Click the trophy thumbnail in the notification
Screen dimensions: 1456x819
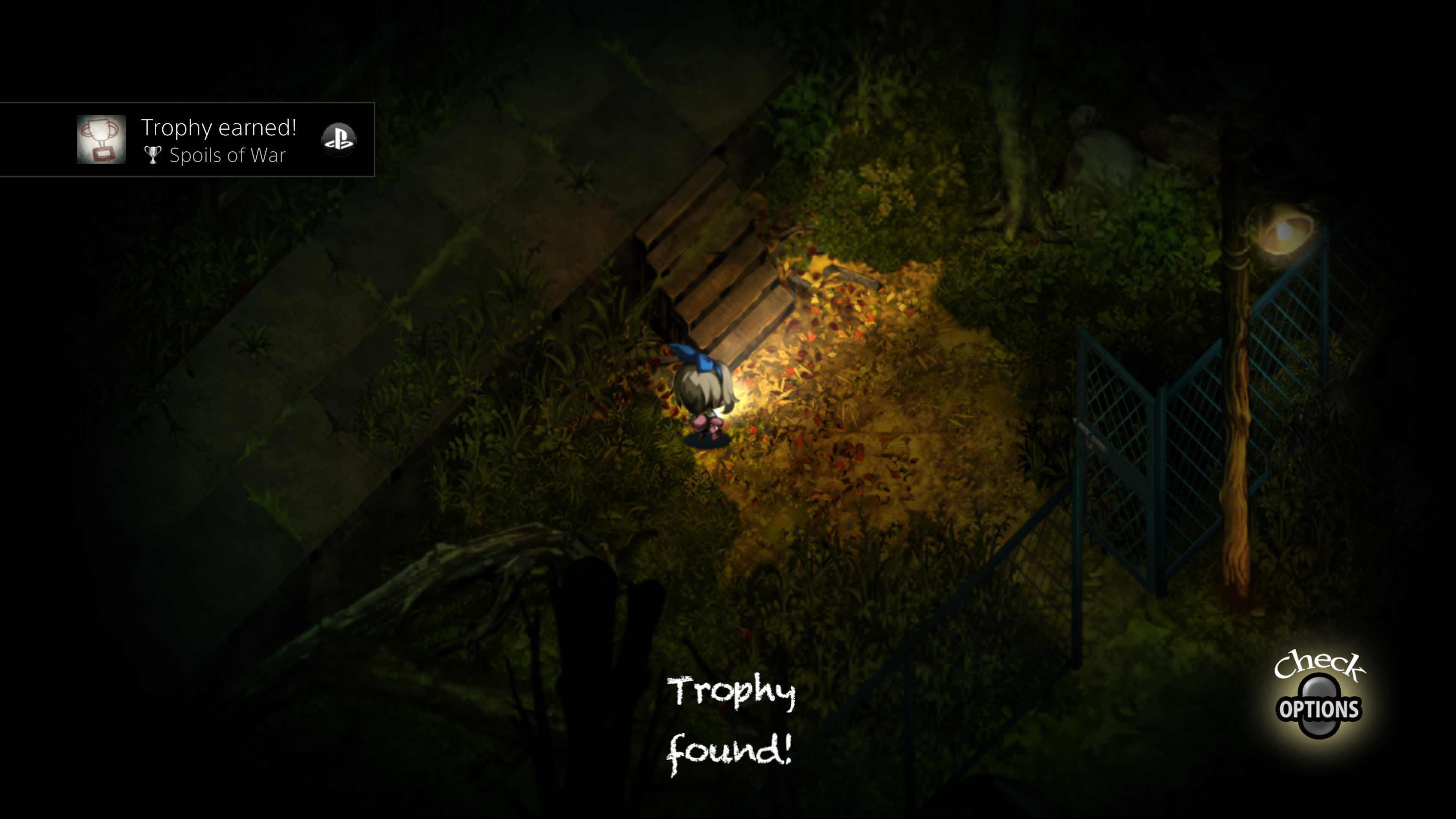click(102, 139)
